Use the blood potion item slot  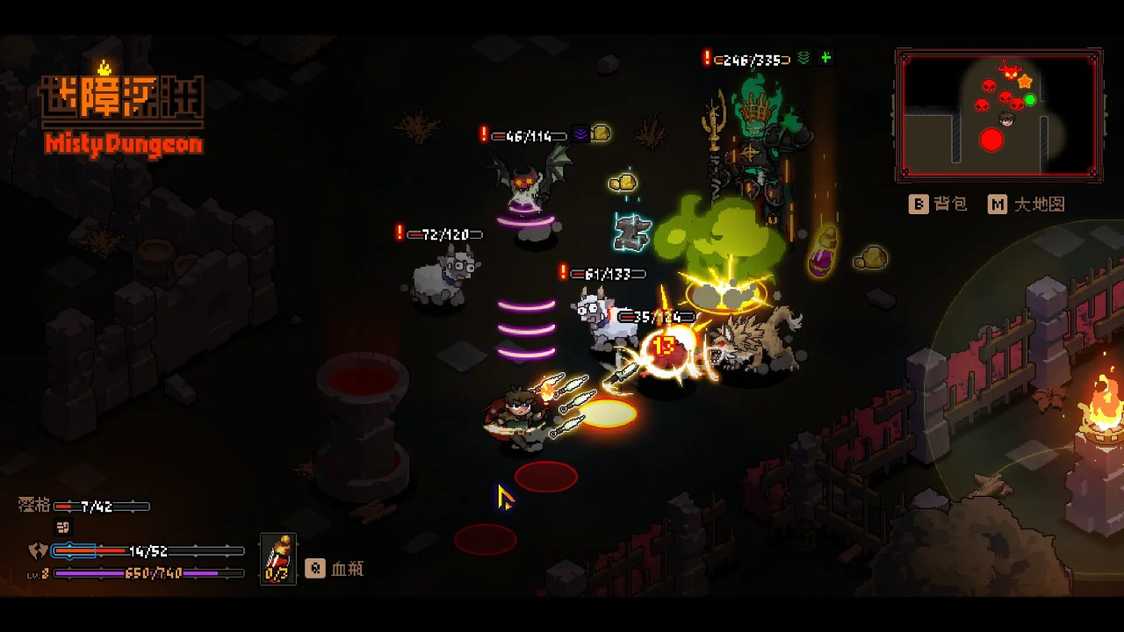(x=278, y=559)
